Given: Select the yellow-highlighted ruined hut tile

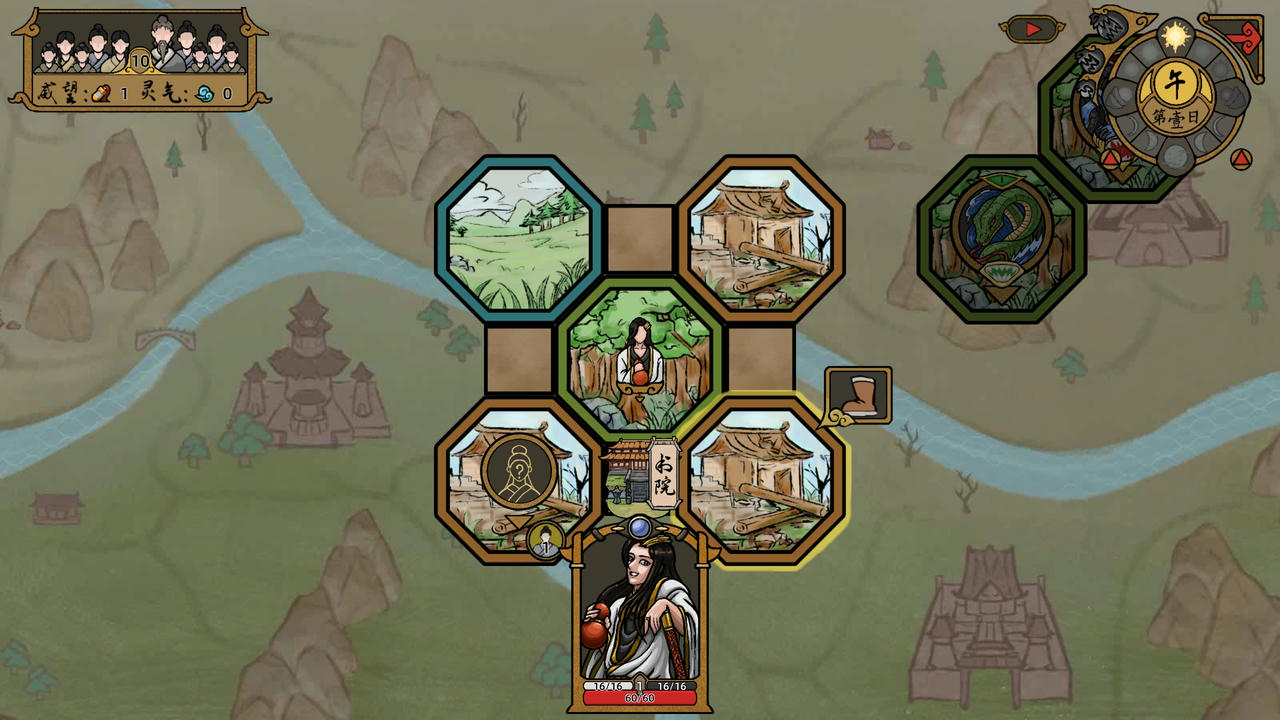Looking at the screenshot, I should 762,480.
